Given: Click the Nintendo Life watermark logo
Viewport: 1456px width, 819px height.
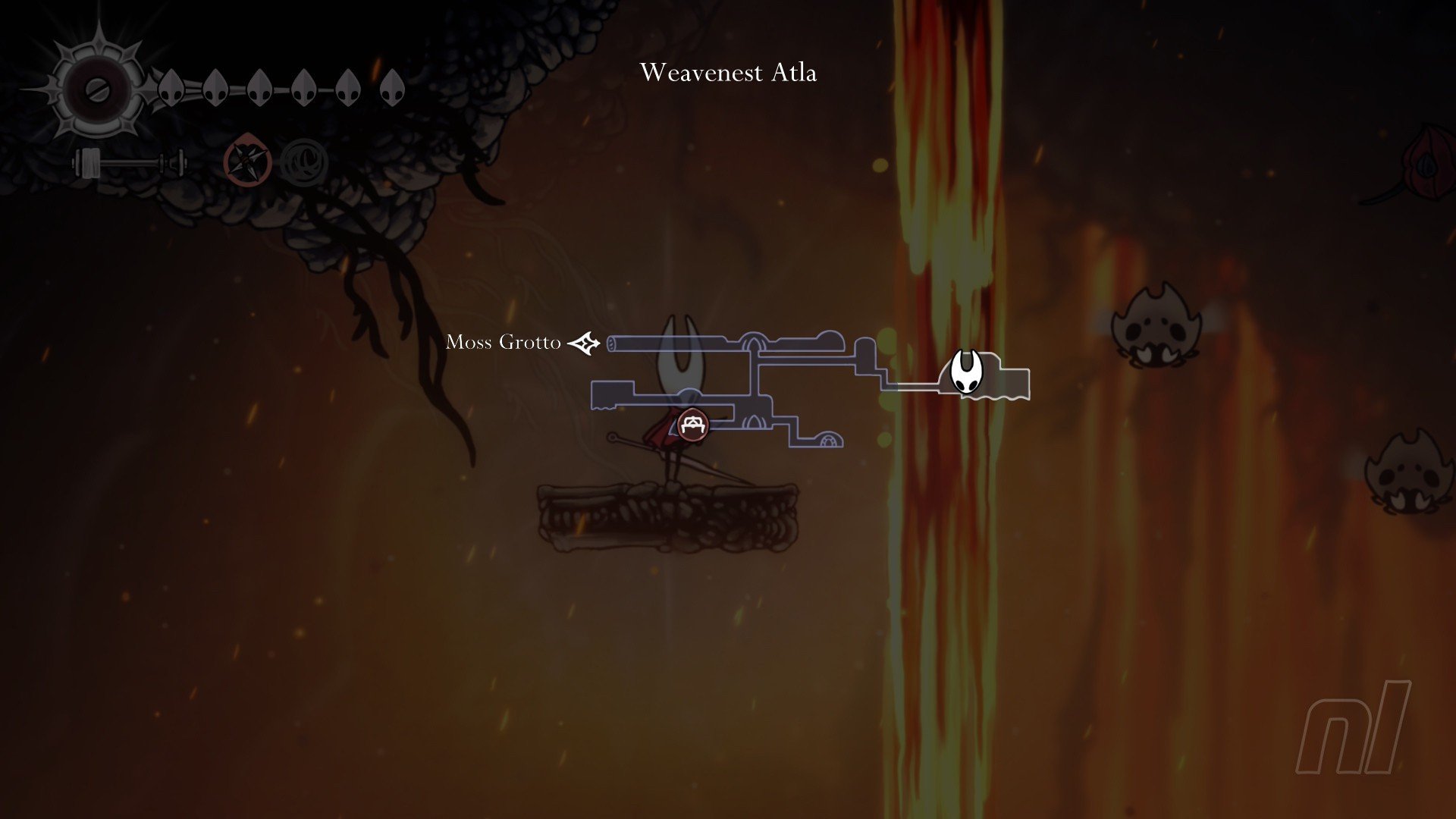Looking at the screenshot, I should [x=1354, y=728].
